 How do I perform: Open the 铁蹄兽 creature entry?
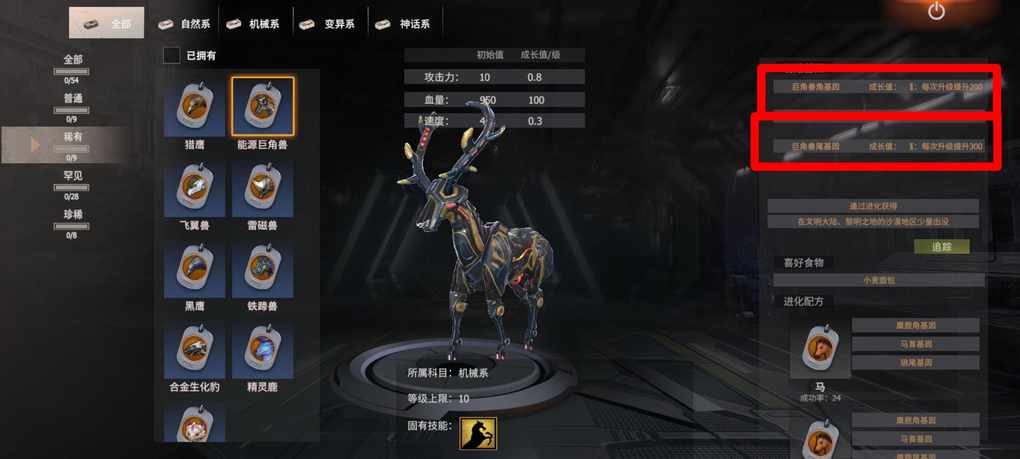262,270
